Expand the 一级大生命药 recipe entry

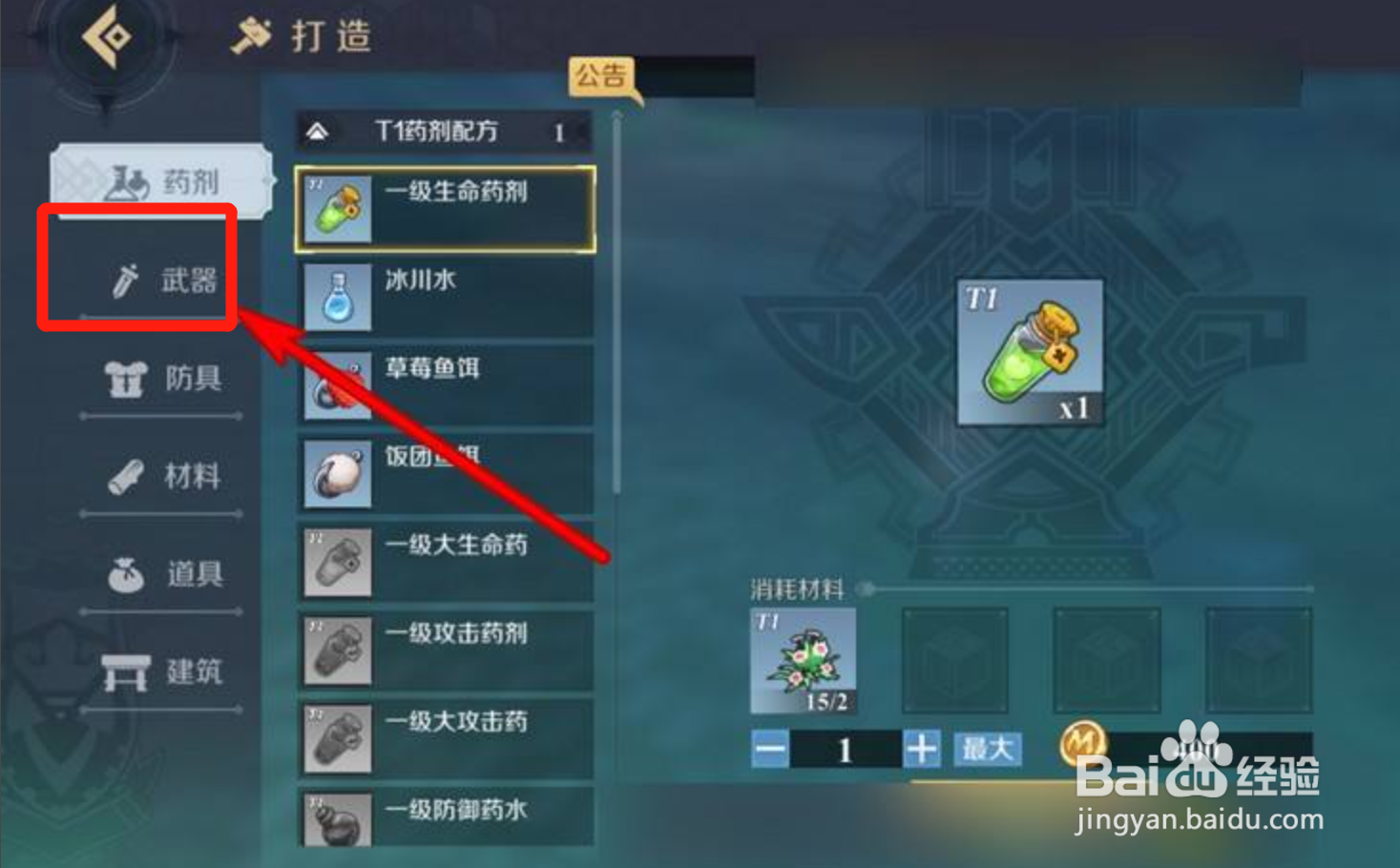coord(444,561)
